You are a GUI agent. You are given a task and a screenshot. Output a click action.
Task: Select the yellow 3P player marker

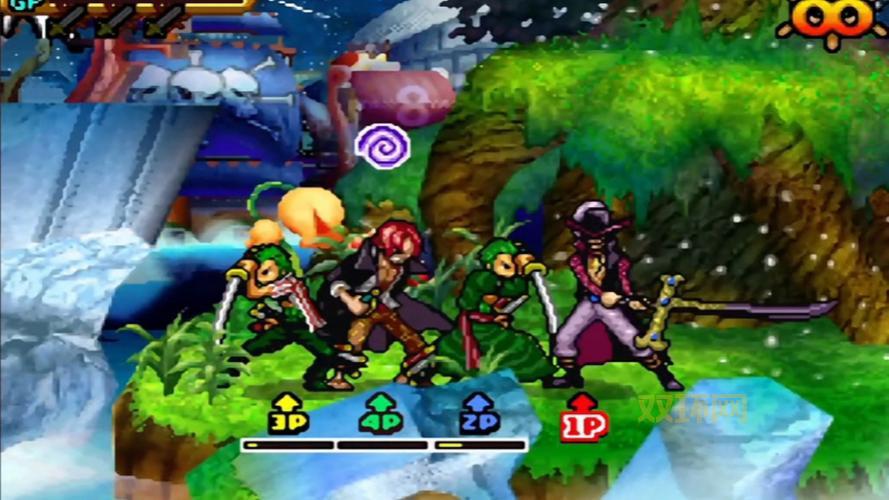point(287,414)
